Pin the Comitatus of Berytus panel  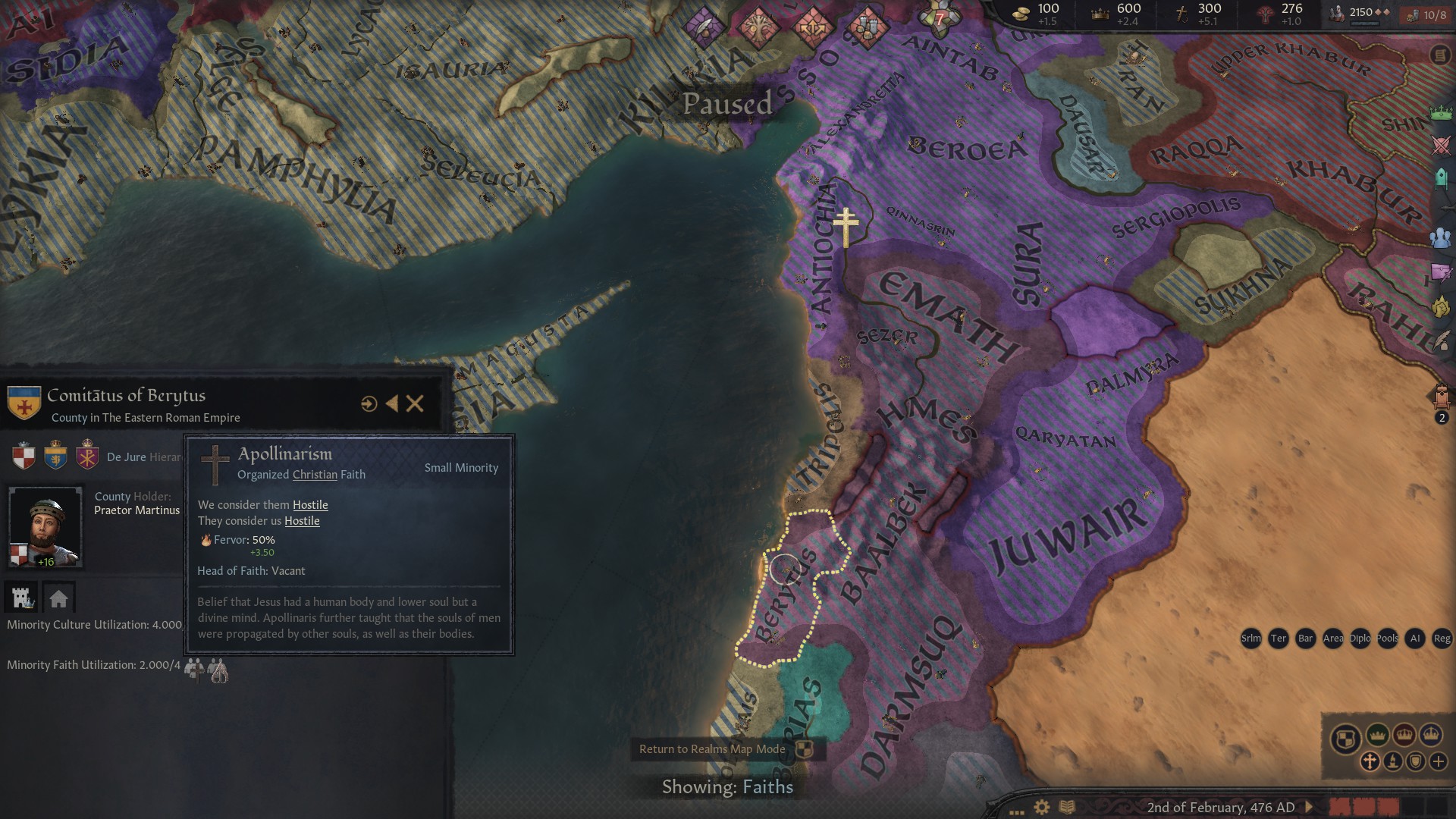[369, 404]
